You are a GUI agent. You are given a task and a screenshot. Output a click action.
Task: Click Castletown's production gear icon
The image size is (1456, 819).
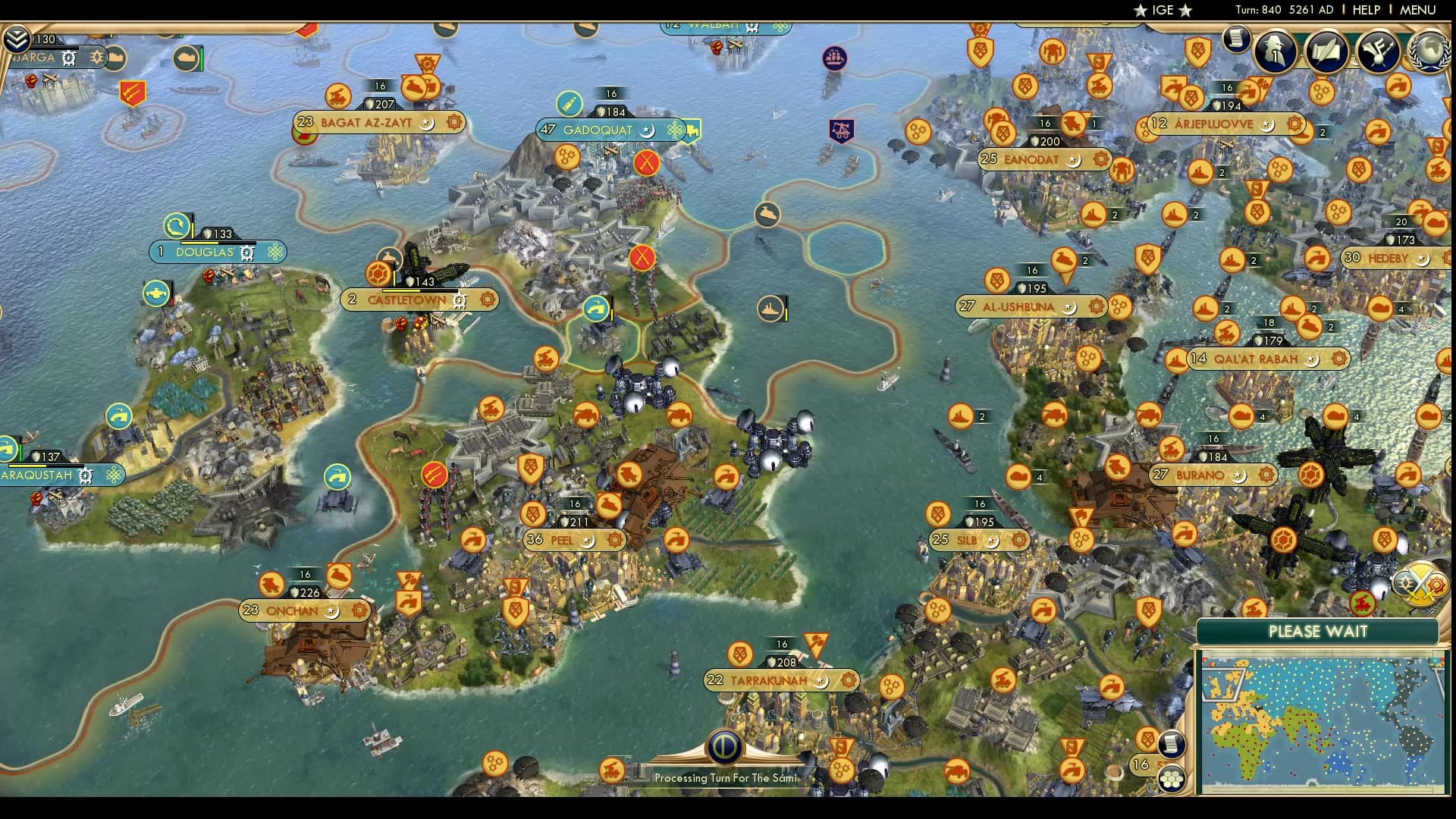(x=488, y=300)
